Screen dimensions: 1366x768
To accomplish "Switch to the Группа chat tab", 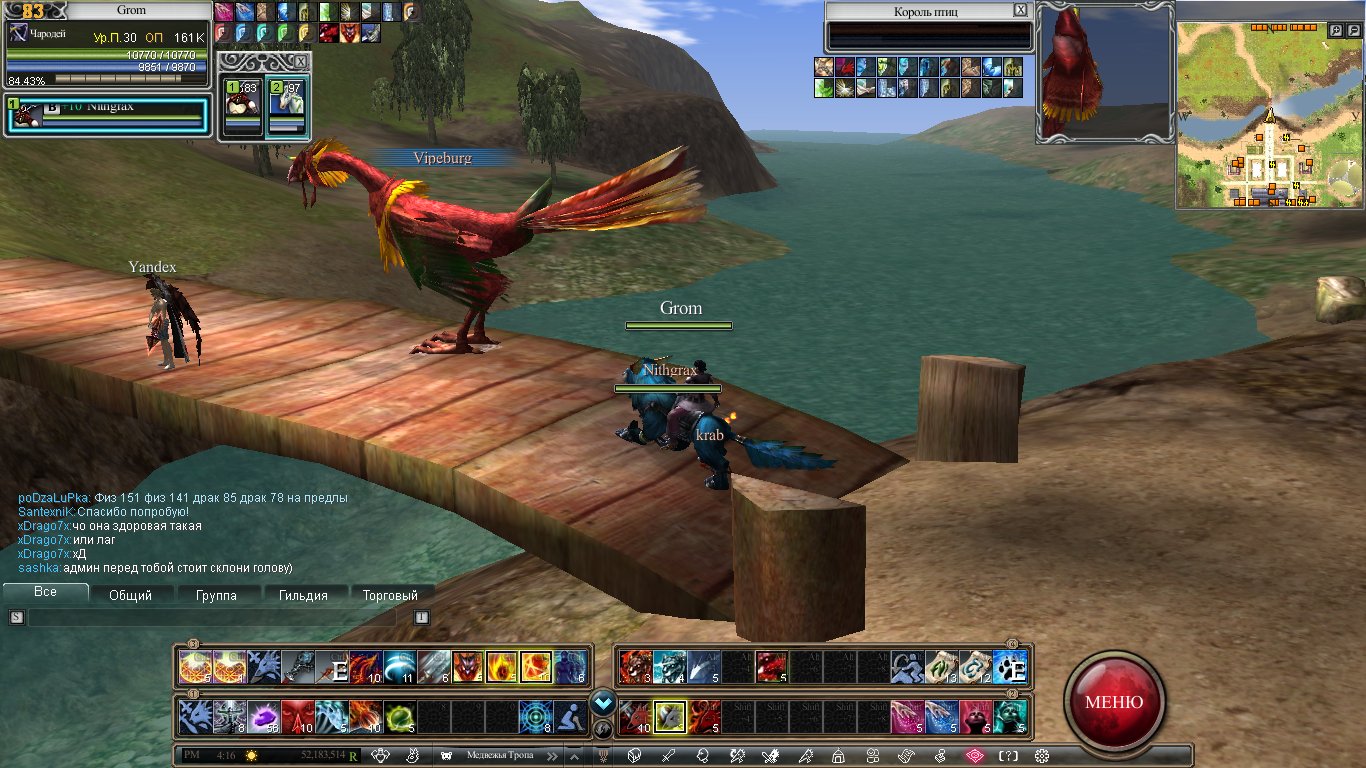I will [216, 595].
